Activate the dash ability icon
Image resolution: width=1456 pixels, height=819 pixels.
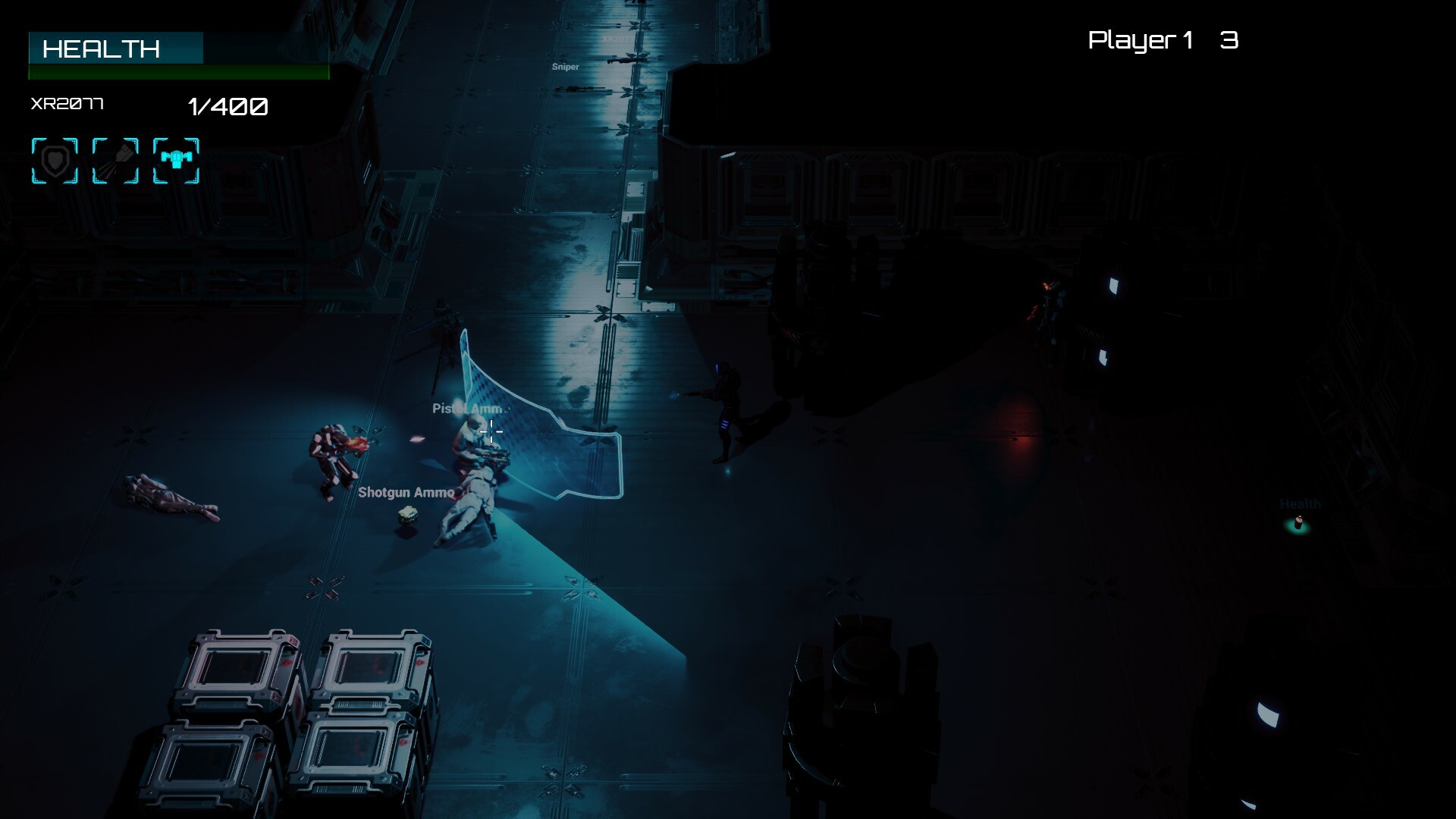[x=115, y=160]
